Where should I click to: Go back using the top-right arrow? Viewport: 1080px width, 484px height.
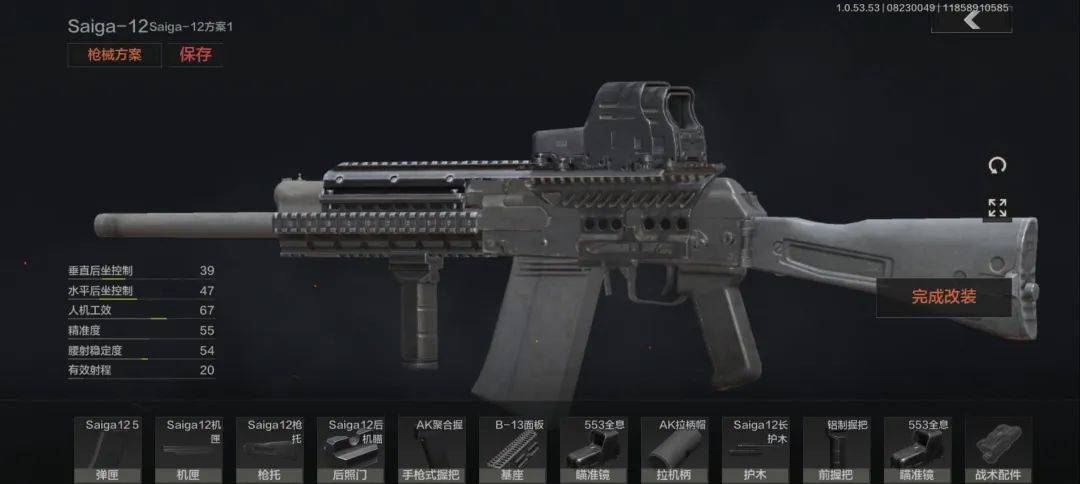970,19
